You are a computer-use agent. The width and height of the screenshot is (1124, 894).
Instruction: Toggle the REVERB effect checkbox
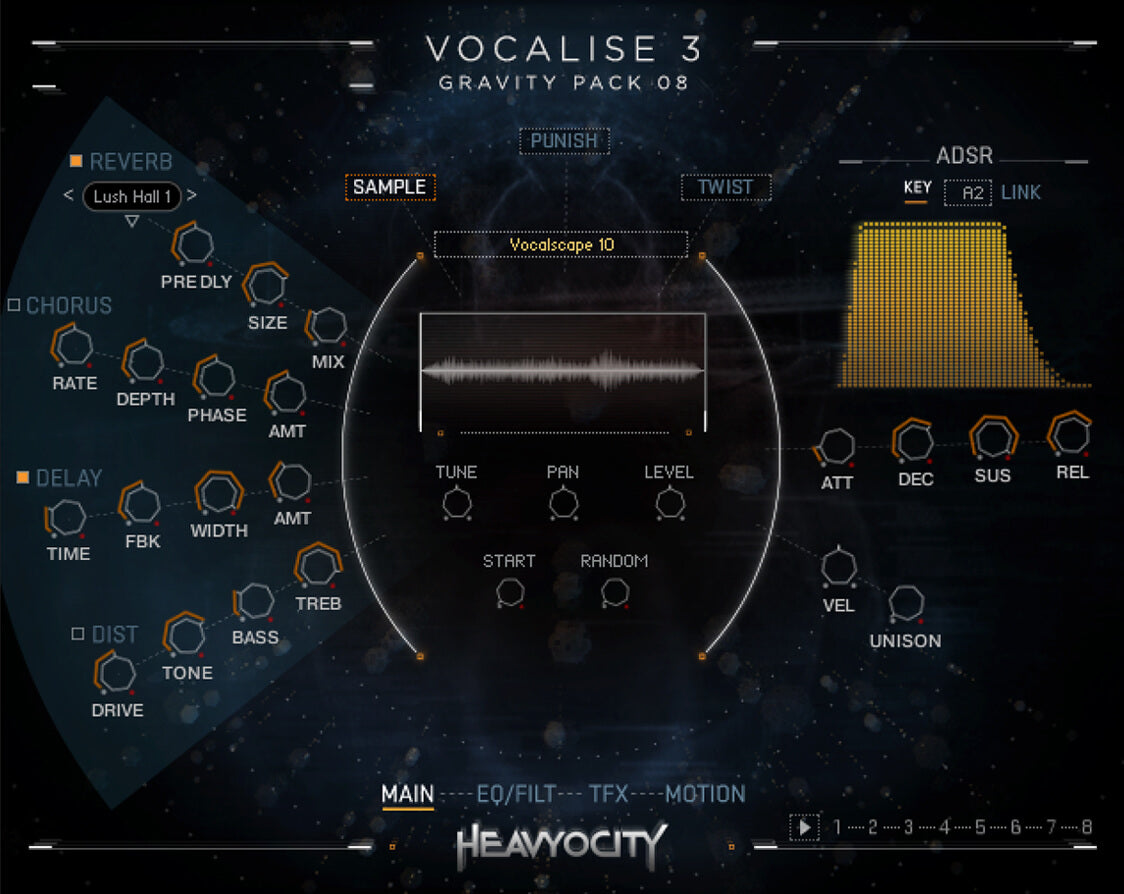(x=76, y=162)
